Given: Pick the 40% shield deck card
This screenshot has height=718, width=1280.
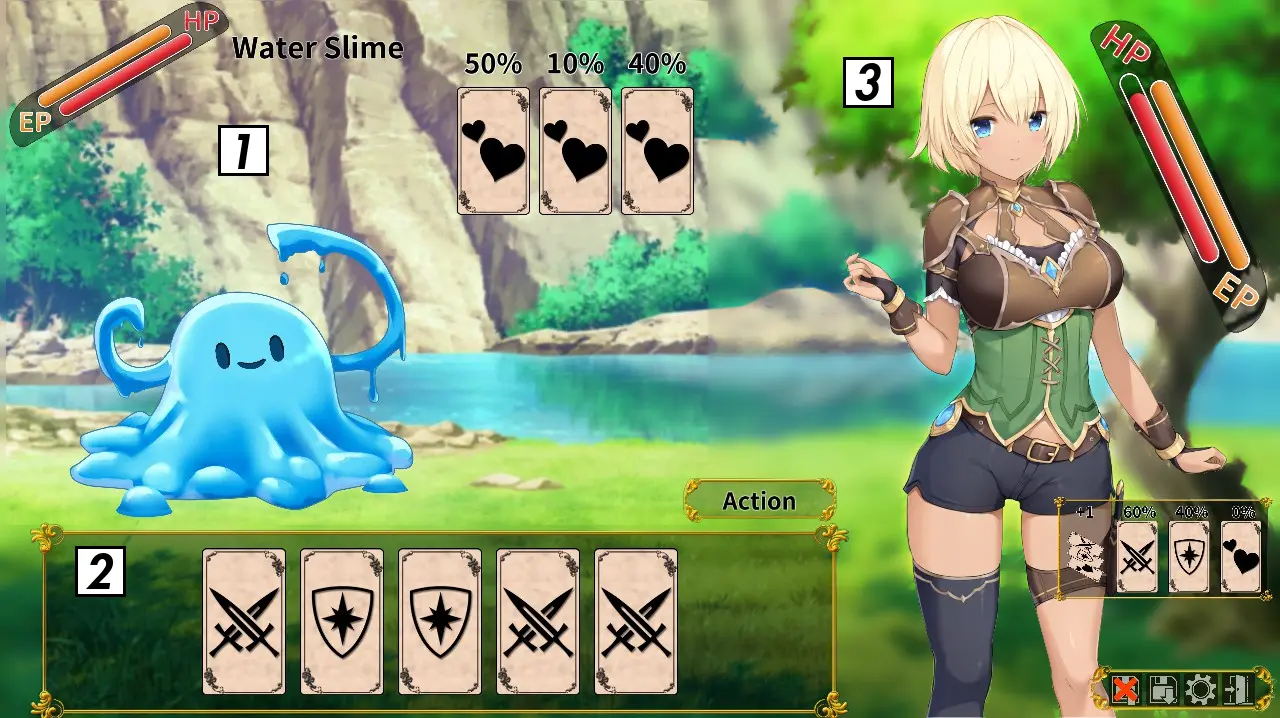Looking at the screenshot, I should [1189, 557].
